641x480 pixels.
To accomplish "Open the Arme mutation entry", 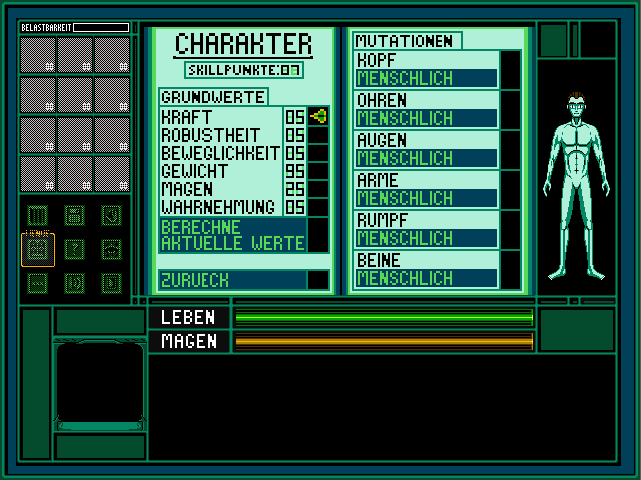I will (426, 189).
